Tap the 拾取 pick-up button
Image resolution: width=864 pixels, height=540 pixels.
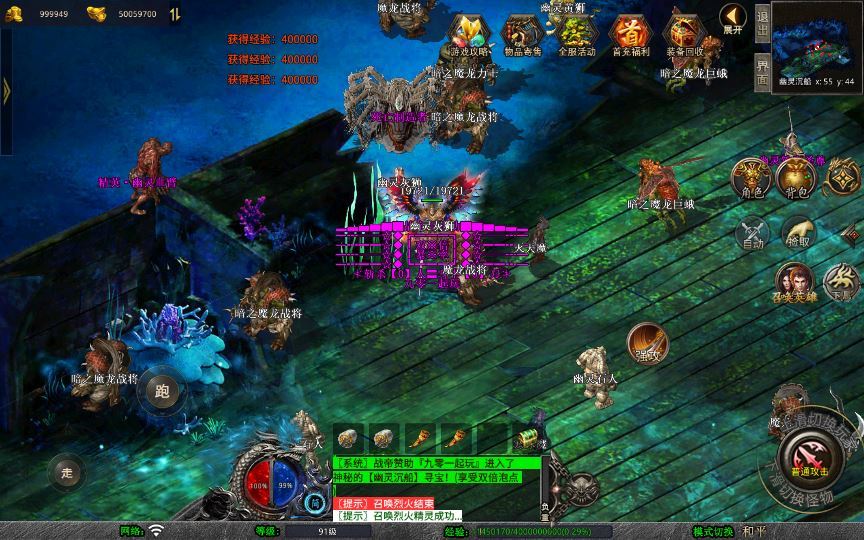pyautogui.click(x=797, y=233)
